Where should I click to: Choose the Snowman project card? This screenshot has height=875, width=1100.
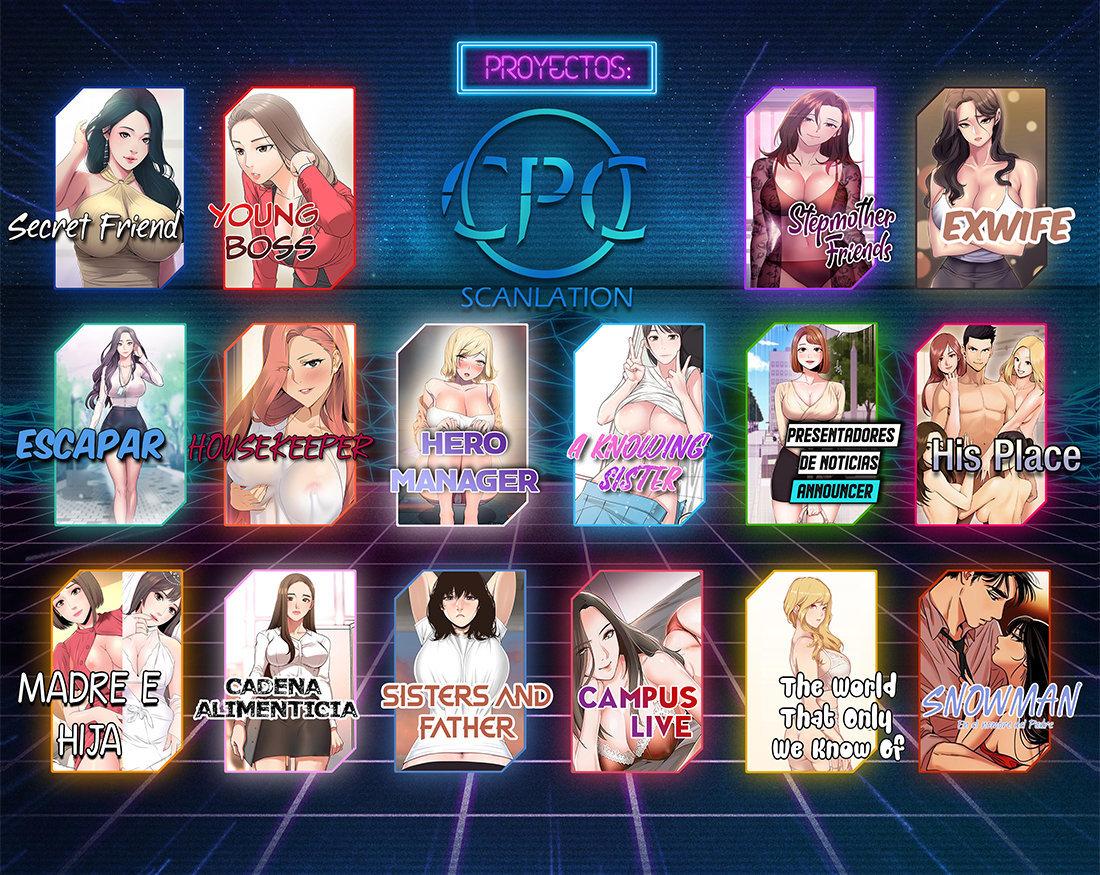(x=983, y=675)
